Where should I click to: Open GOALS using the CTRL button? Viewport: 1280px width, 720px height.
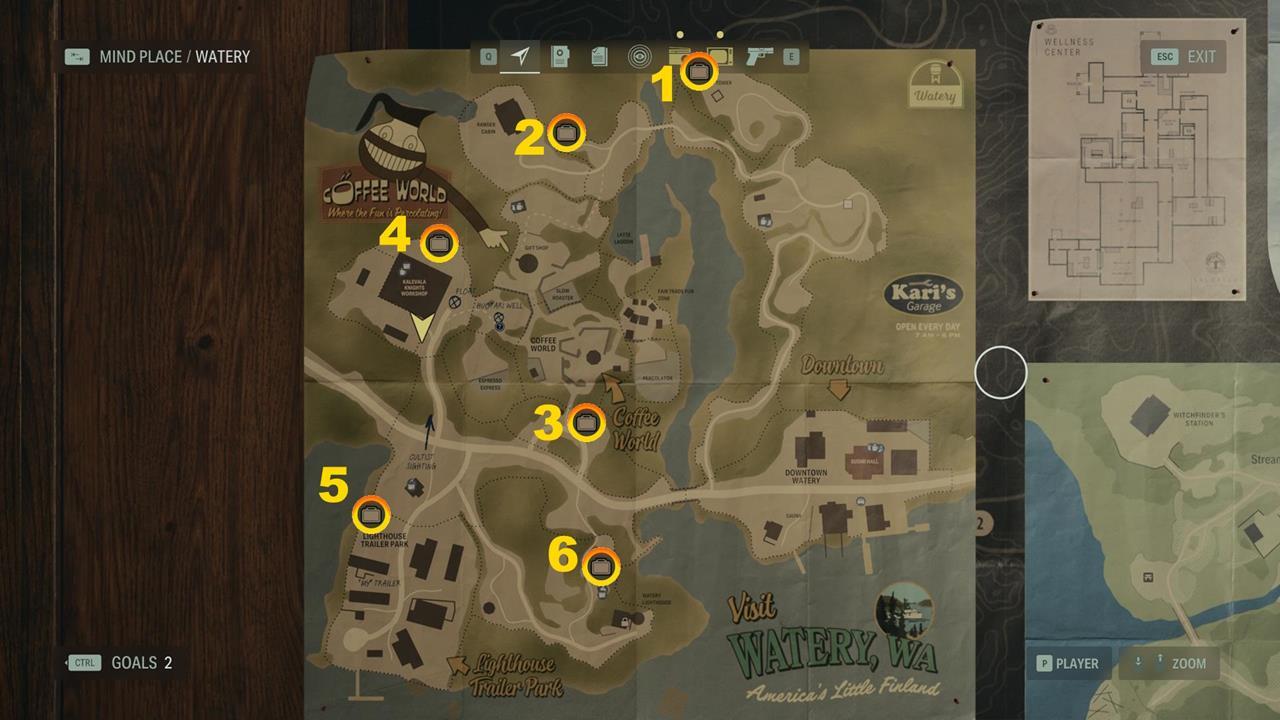click(x=85, y=662)
